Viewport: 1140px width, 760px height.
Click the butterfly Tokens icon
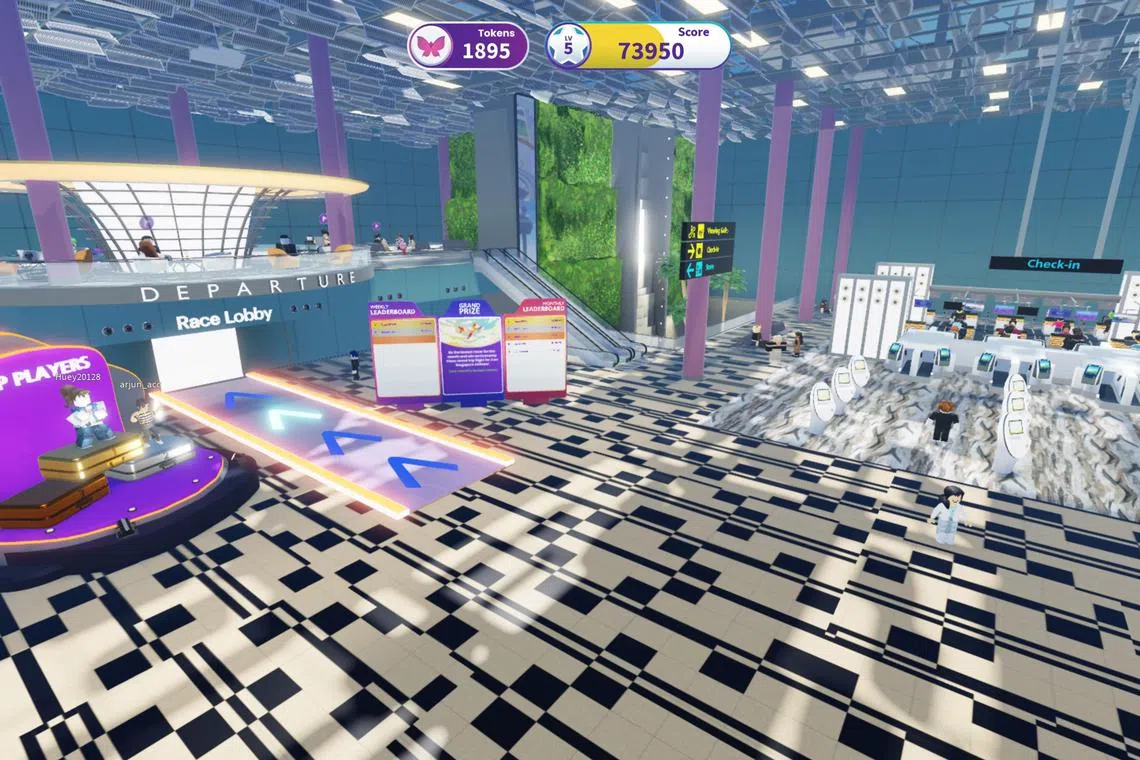[x=431, y=46]
